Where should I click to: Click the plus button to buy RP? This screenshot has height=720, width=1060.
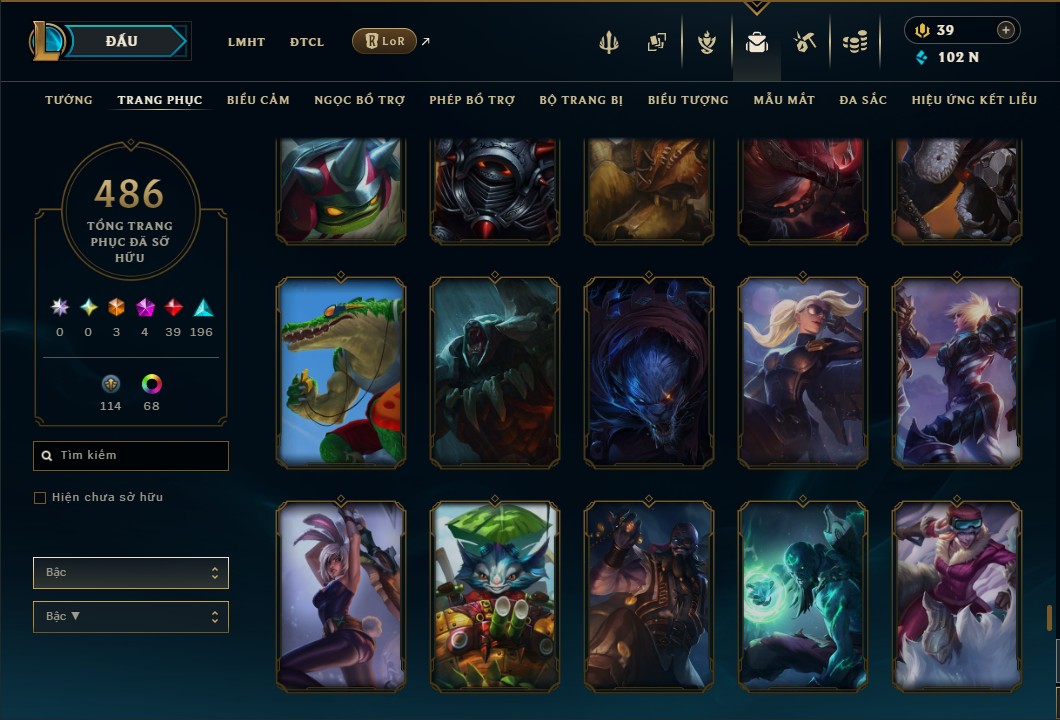click(x=1006, y=30)
